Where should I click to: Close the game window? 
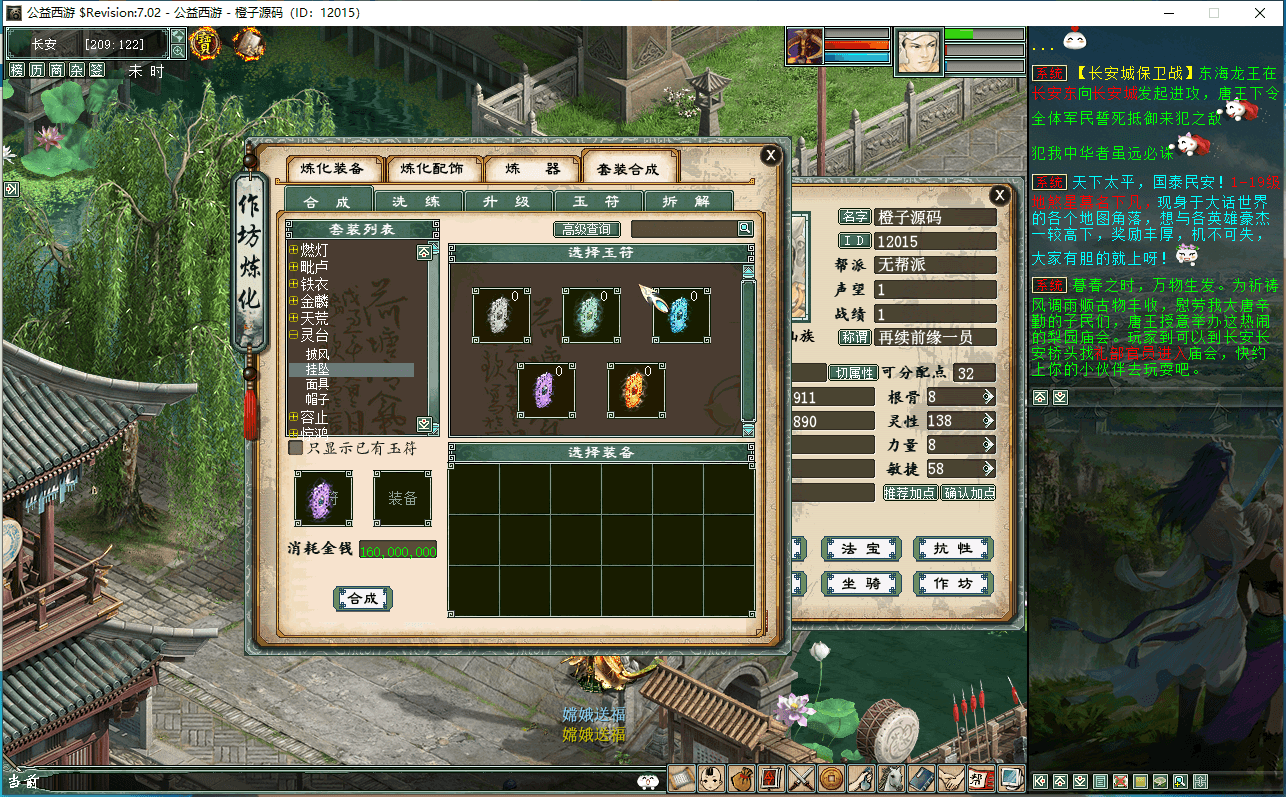click(1261, 13)
